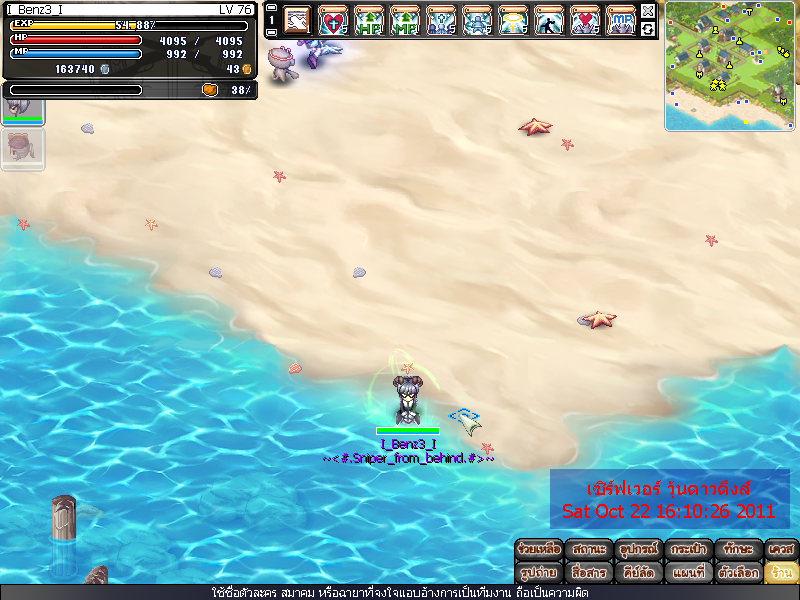Use the green HP arrow skill
Viewport: 800px width, 600px height.
click(370, 19)
